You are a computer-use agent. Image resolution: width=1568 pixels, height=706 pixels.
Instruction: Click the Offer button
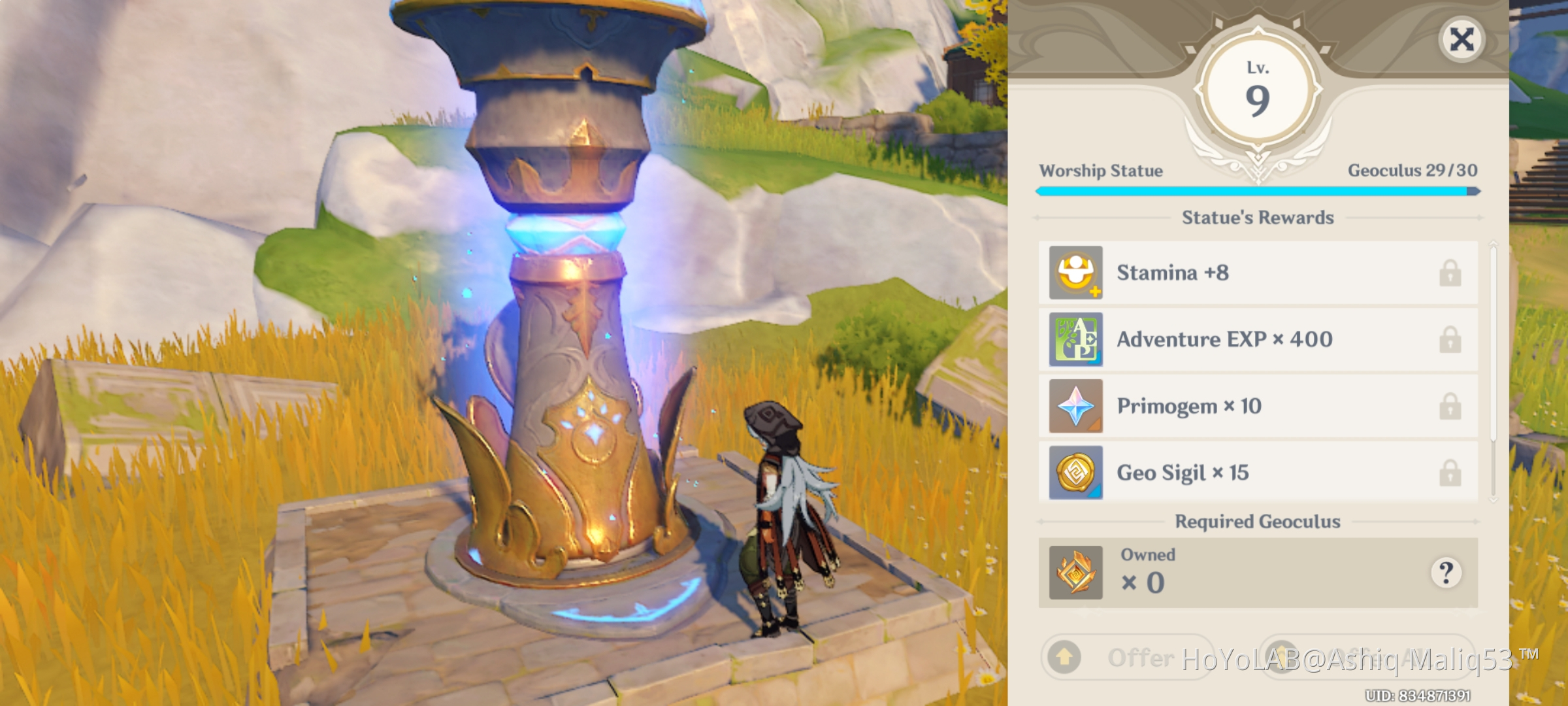click(x=1127, y=657)
